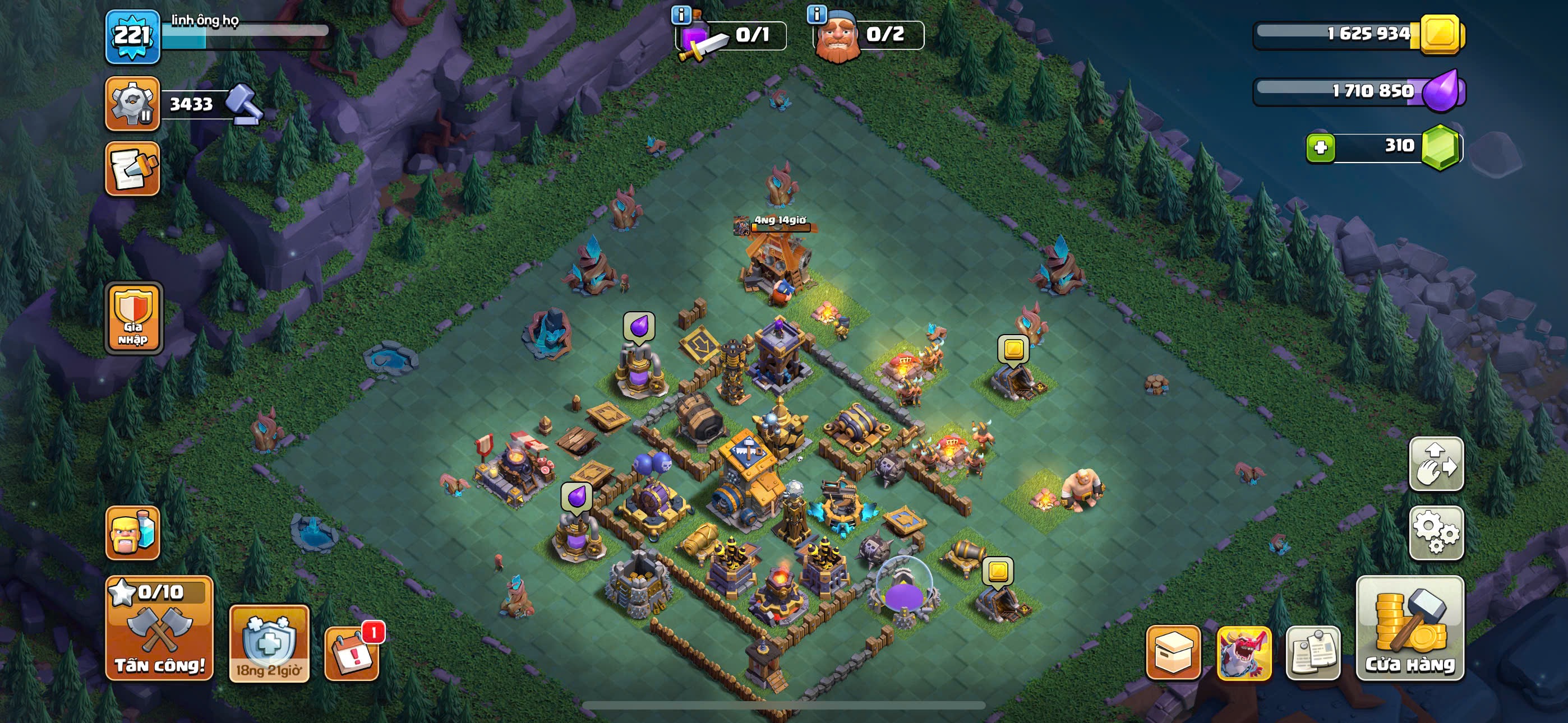Open the shield timer showing 18ng 21giờ
The height and width of the screenshot is (723, 1568).
click(x=269, y=643)
